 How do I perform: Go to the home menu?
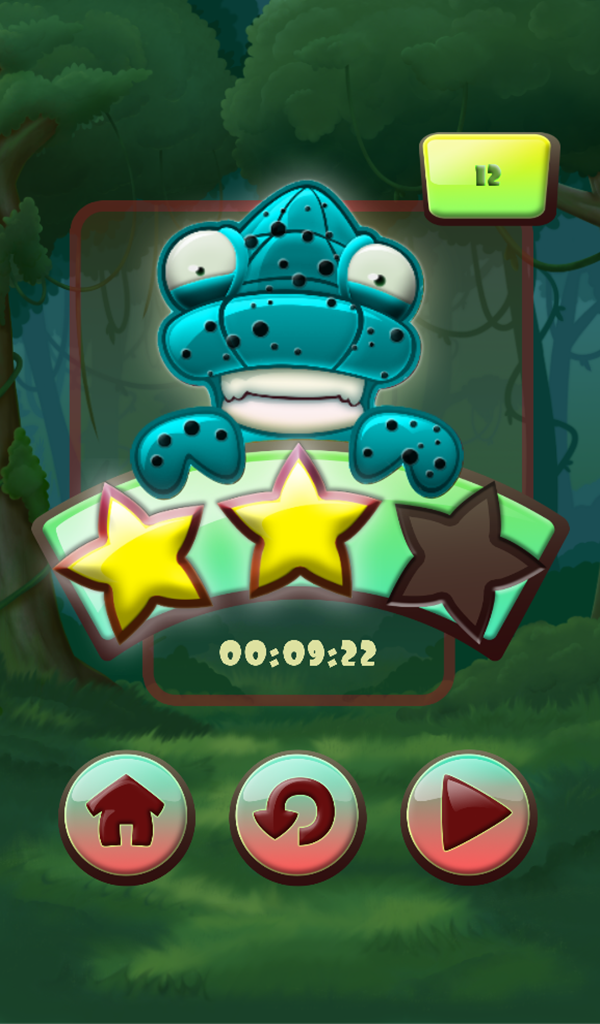[127, 817]
